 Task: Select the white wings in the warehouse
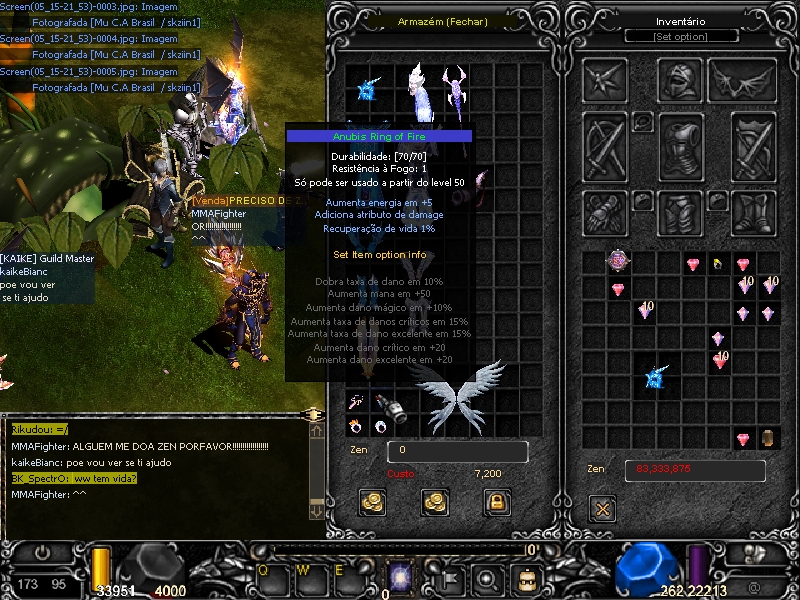click(x=457, y=395)
